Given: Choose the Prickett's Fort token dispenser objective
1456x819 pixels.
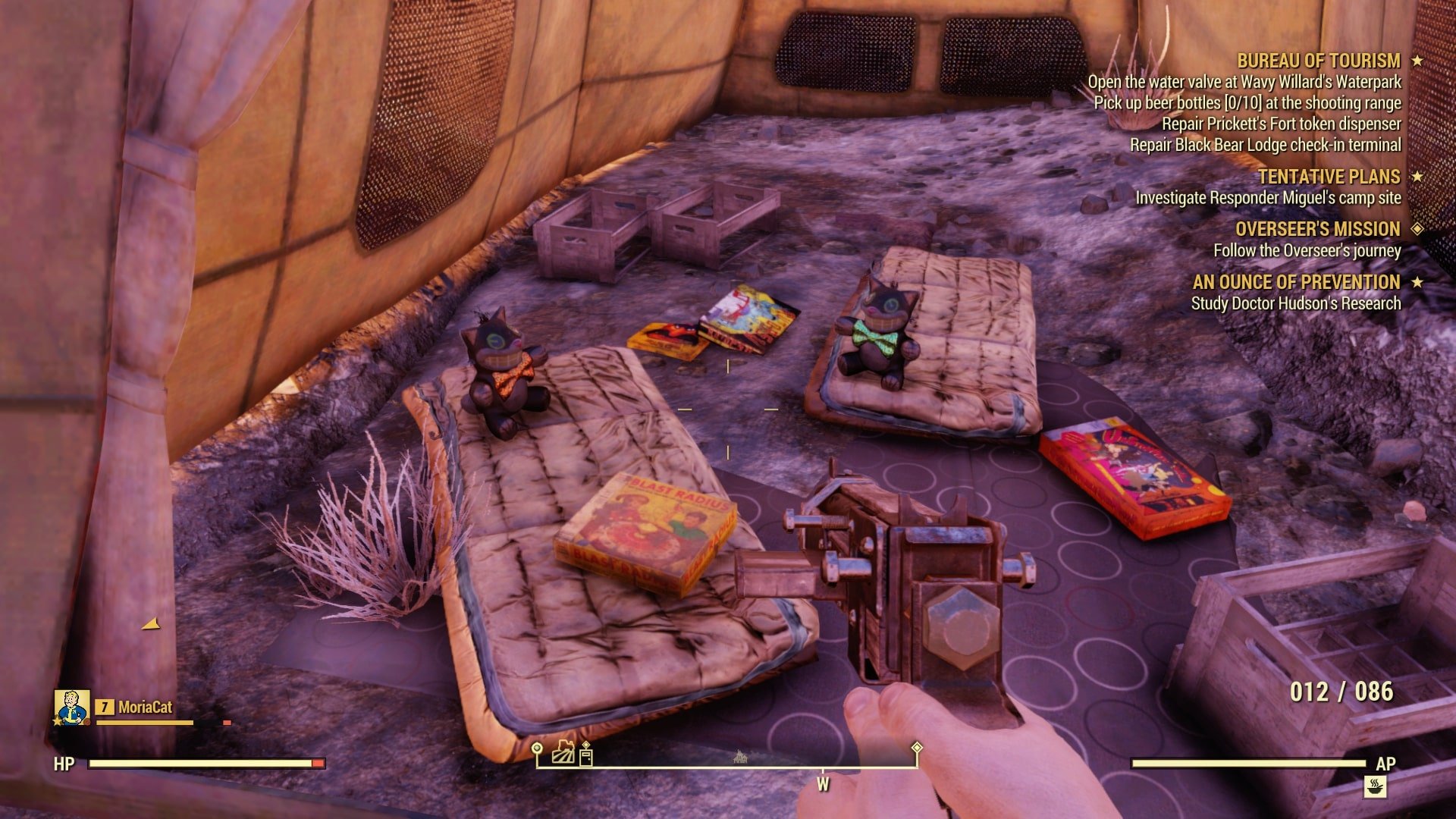Looking at the screenshot, I should coord(1281,124).
